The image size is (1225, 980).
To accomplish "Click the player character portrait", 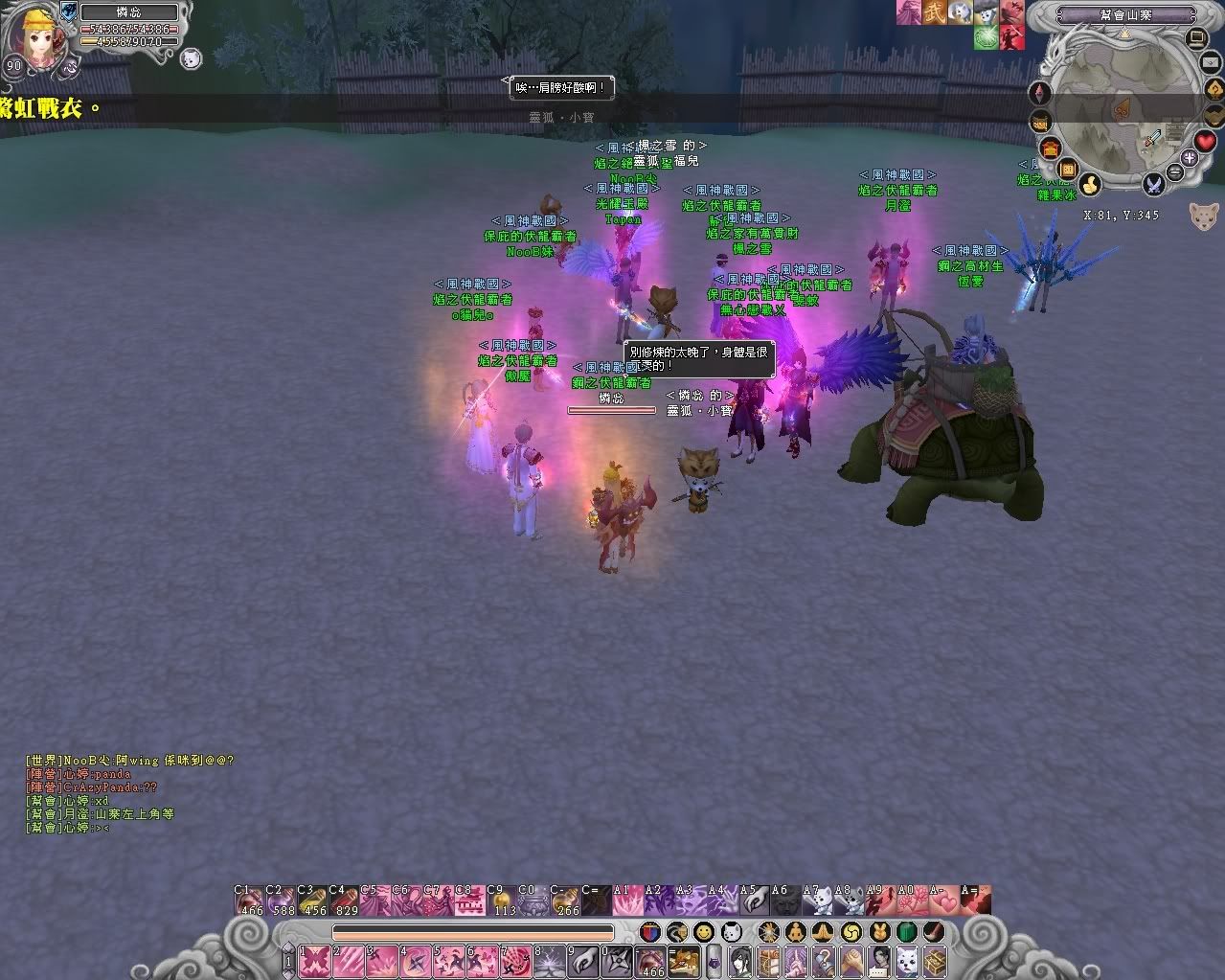I will point(38,40).
